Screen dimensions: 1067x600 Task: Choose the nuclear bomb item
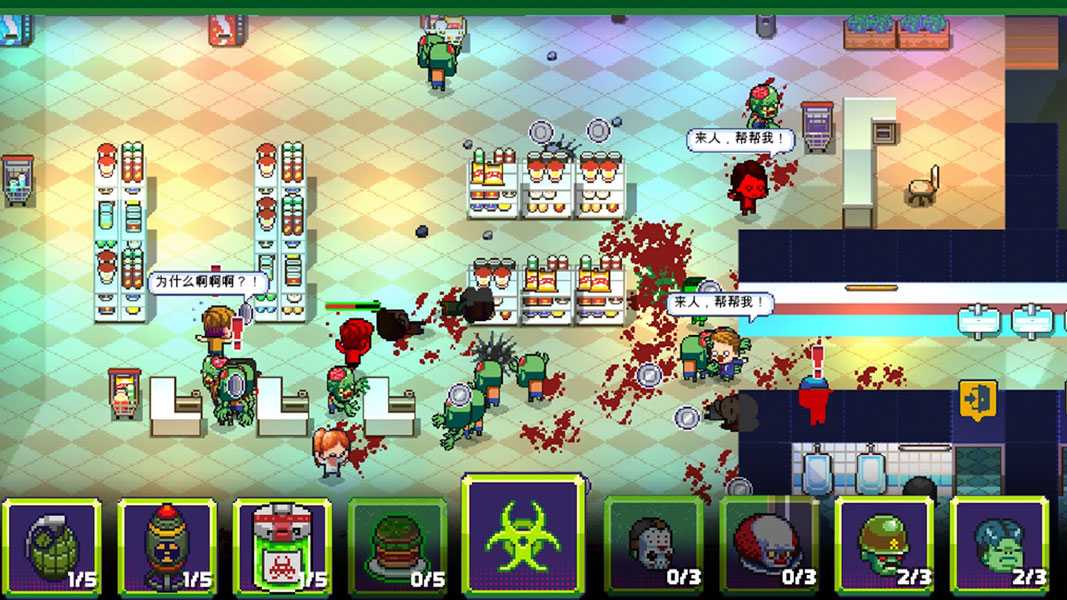coord(167,546)
